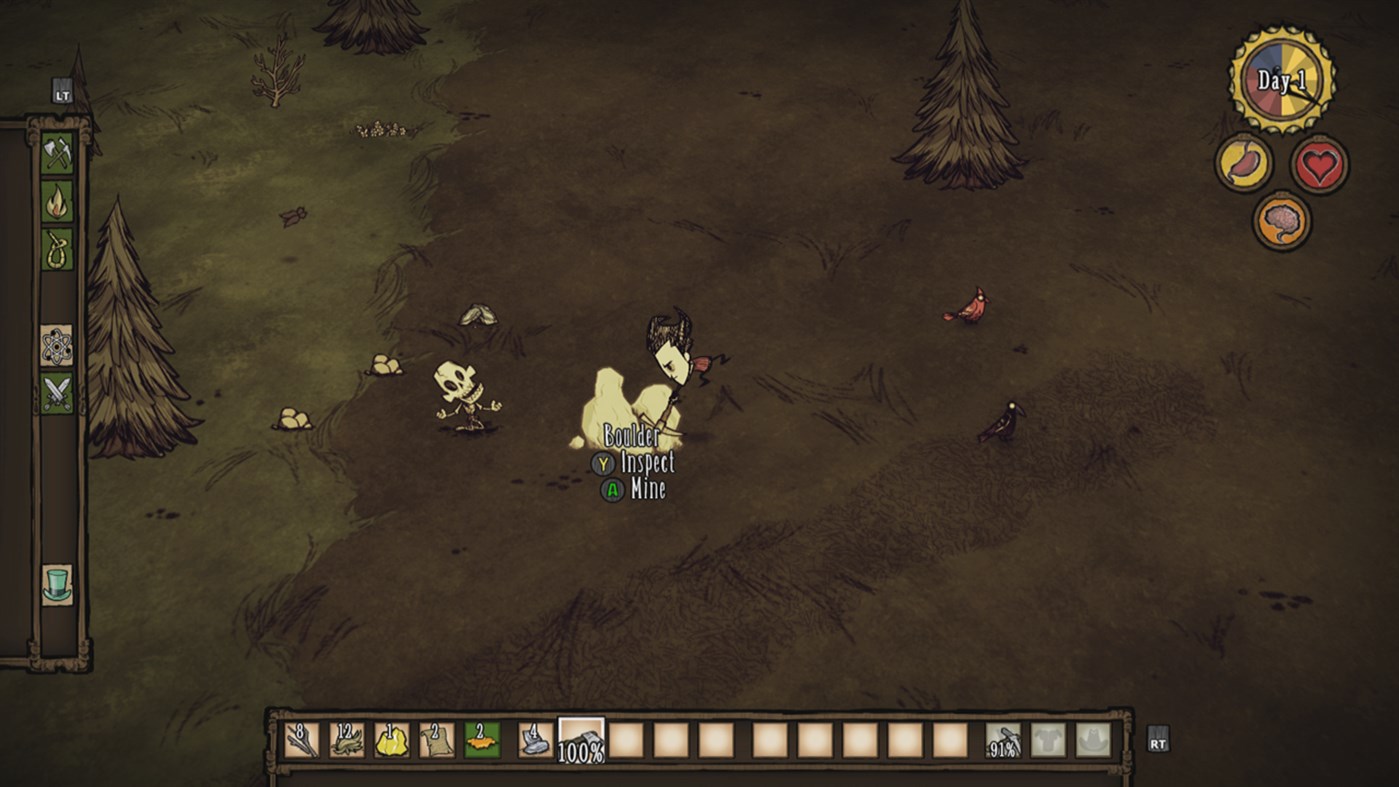Select the orange item on green slot
Image resolution: width=1399 pixels, height=787 pixels.
pos(482,740)
